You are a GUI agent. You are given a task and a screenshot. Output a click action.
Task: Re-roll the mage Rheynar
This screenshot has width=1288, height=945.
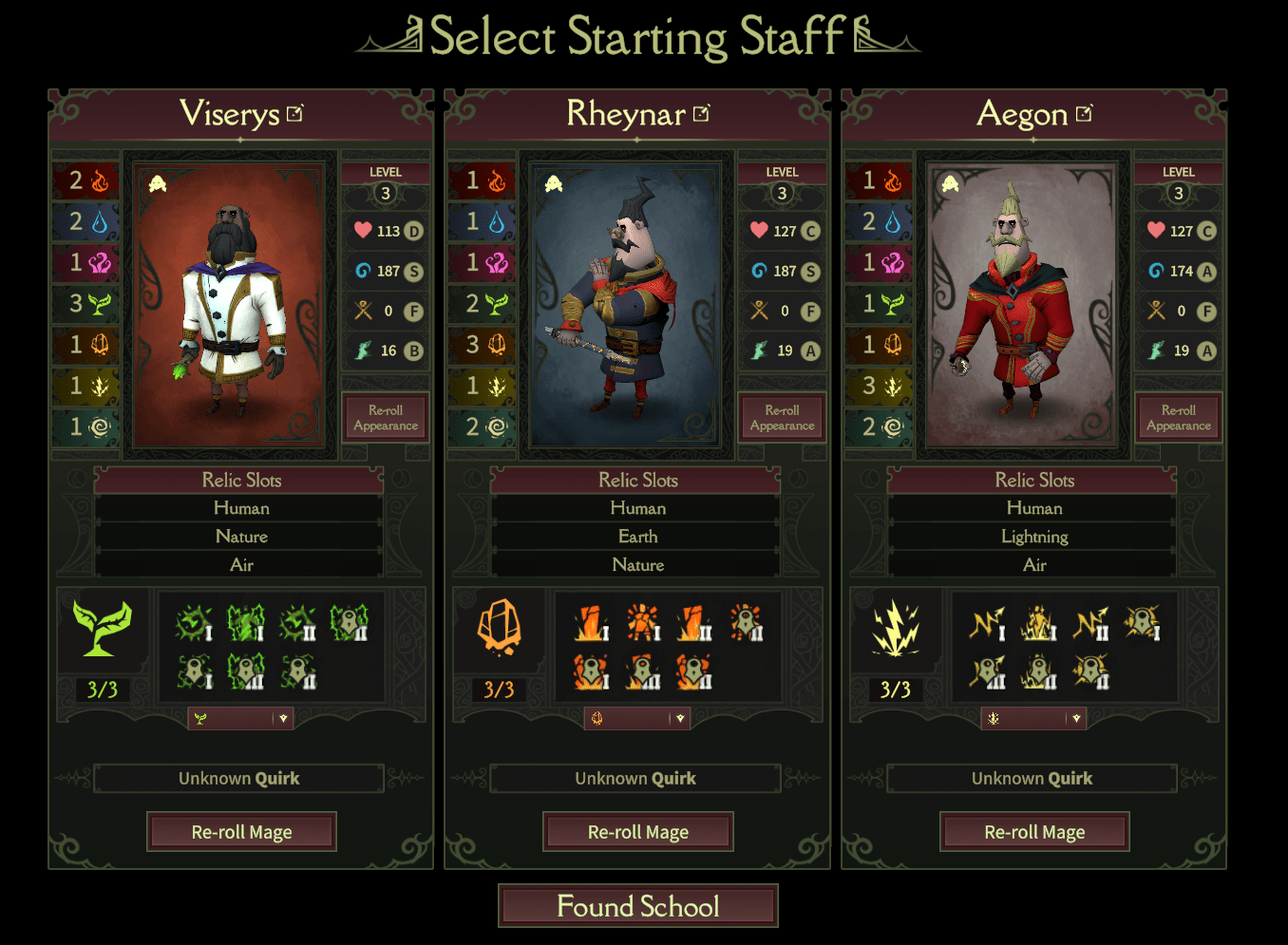tap(637, 832)
